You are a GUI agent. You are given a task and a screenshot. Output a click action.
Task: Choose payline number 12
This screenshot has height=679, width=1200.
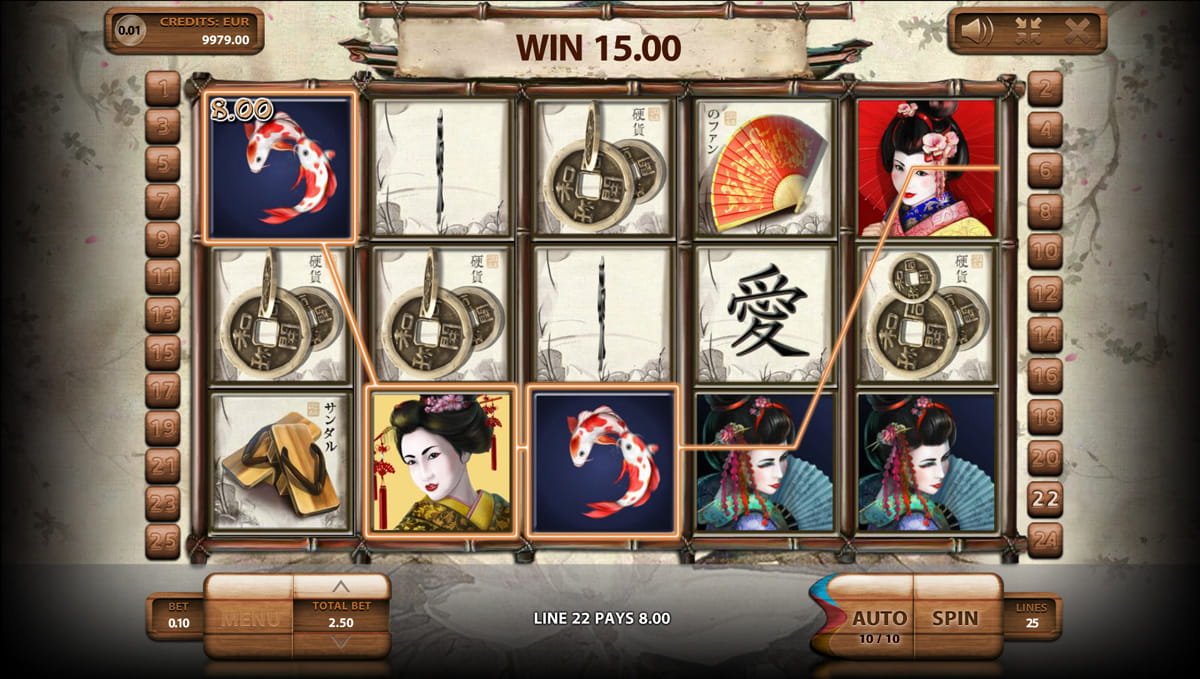pos(1045,294)
